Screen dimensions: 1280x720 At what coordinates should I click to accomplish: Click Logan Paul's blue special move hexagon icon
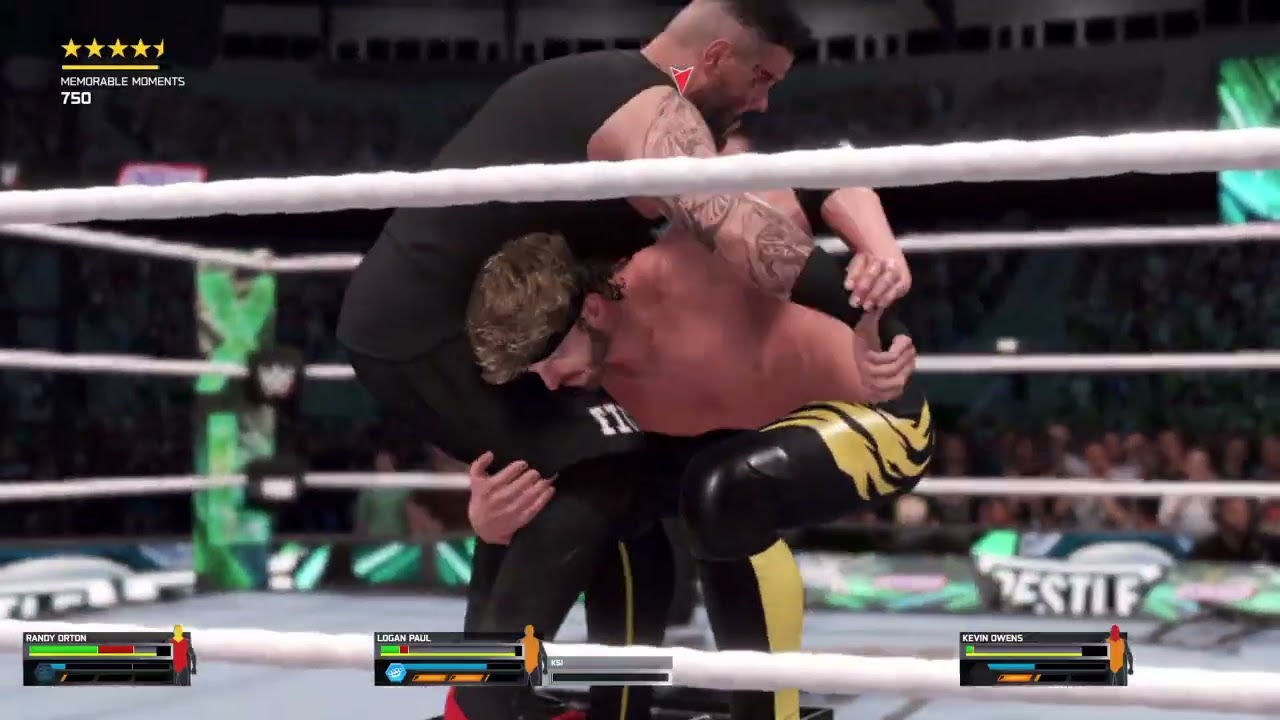point(394,671)
